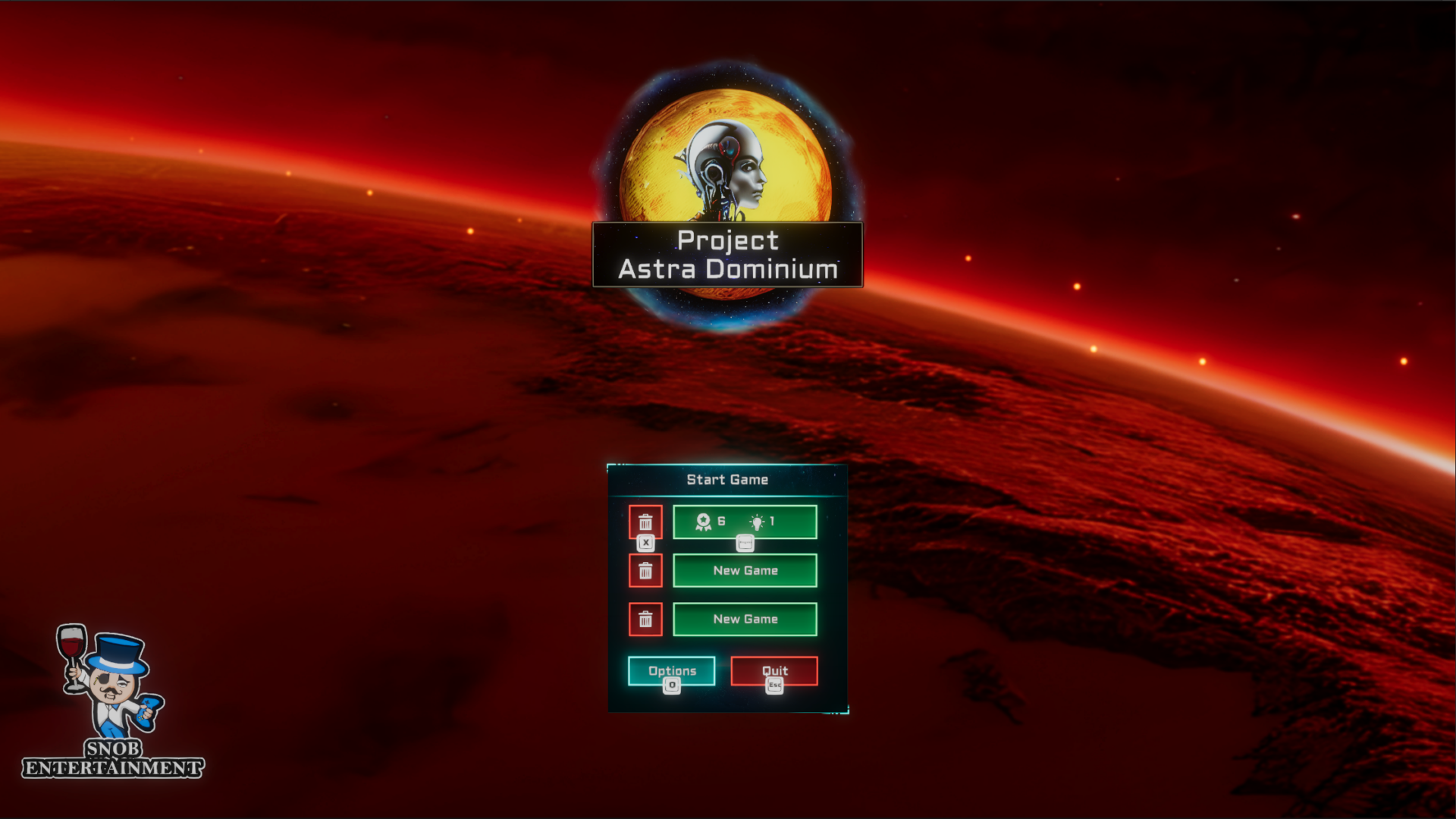Image resolution: width=1456 pixels, height=819 pixels.
Task: Click the Quit button
Action: [773, 670]
